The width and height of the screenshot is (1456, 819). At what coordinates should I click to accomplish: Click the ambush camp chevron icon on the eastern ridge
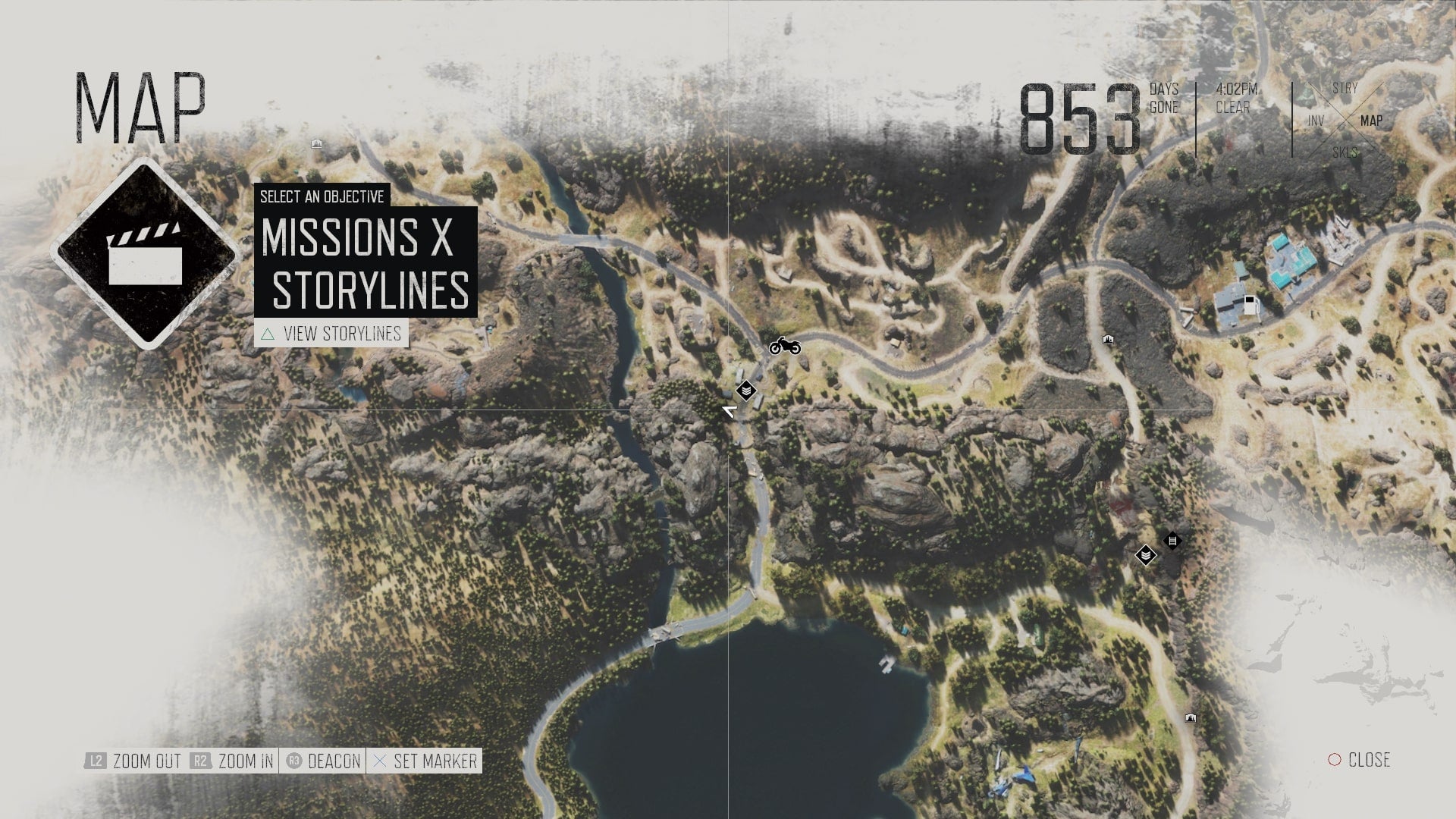(x=1146, y=555)
